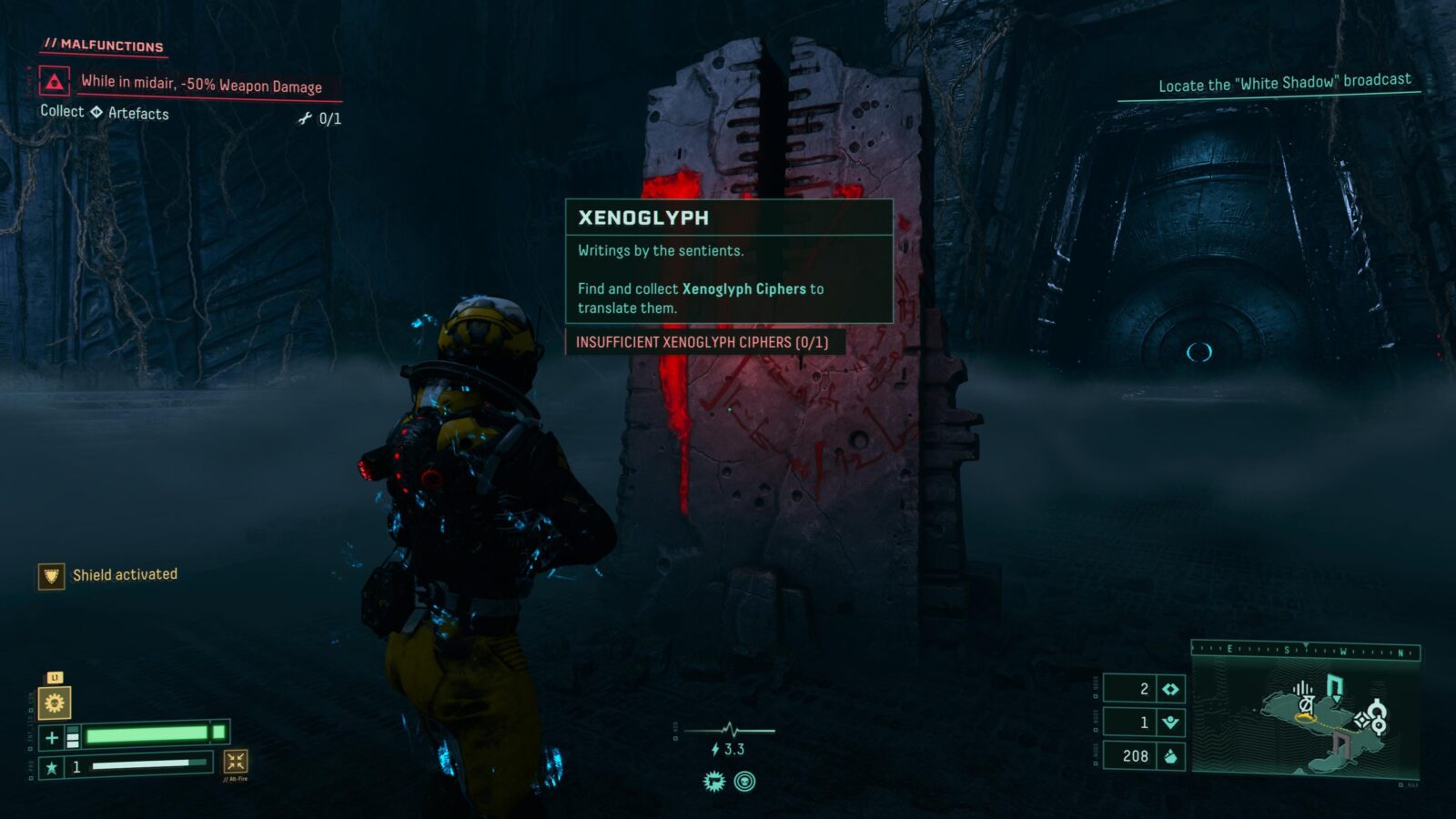Switch to the XENOGLYPH info panel header
The height and width of the screenshot is (819, 1456).
[x=645, y=218]
